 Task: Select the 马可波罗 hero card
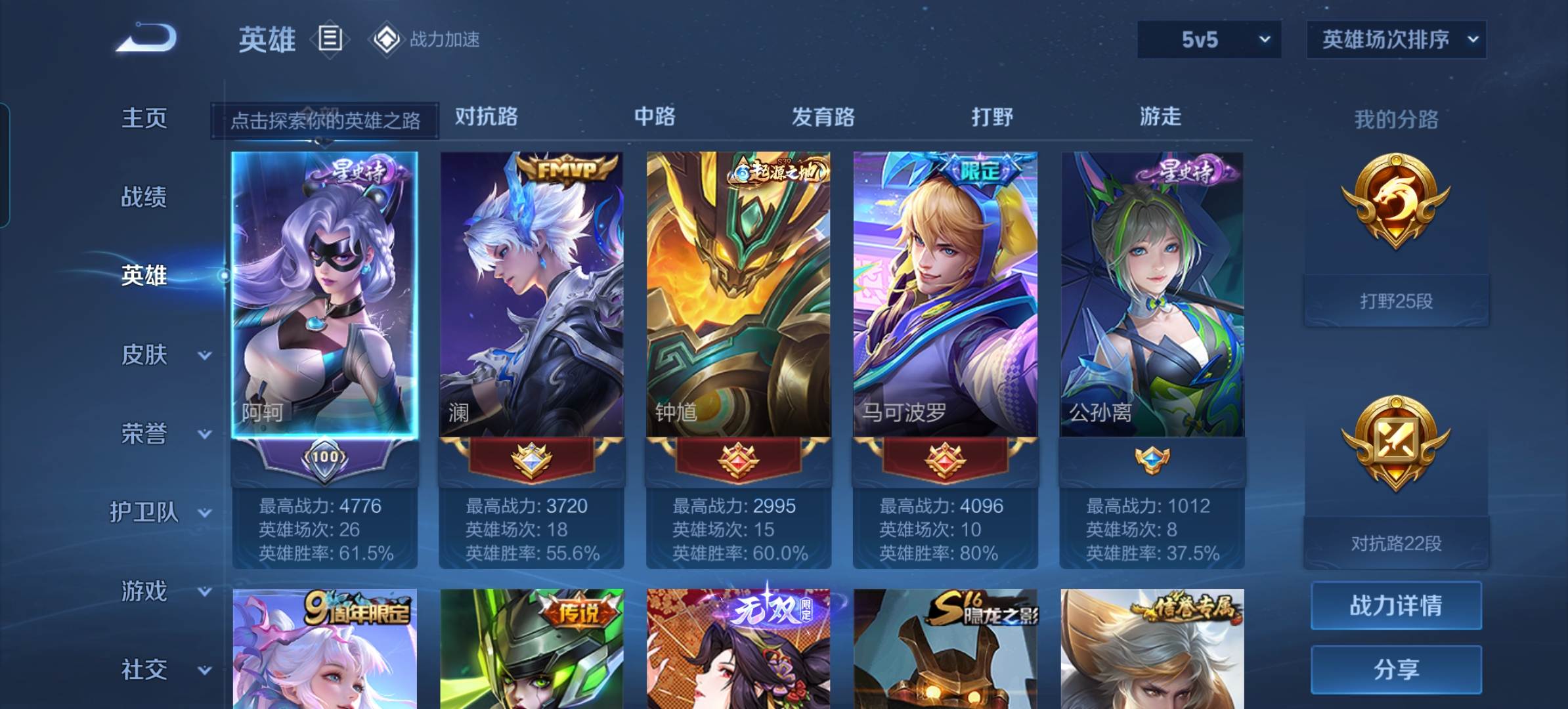tap(945, 295)
